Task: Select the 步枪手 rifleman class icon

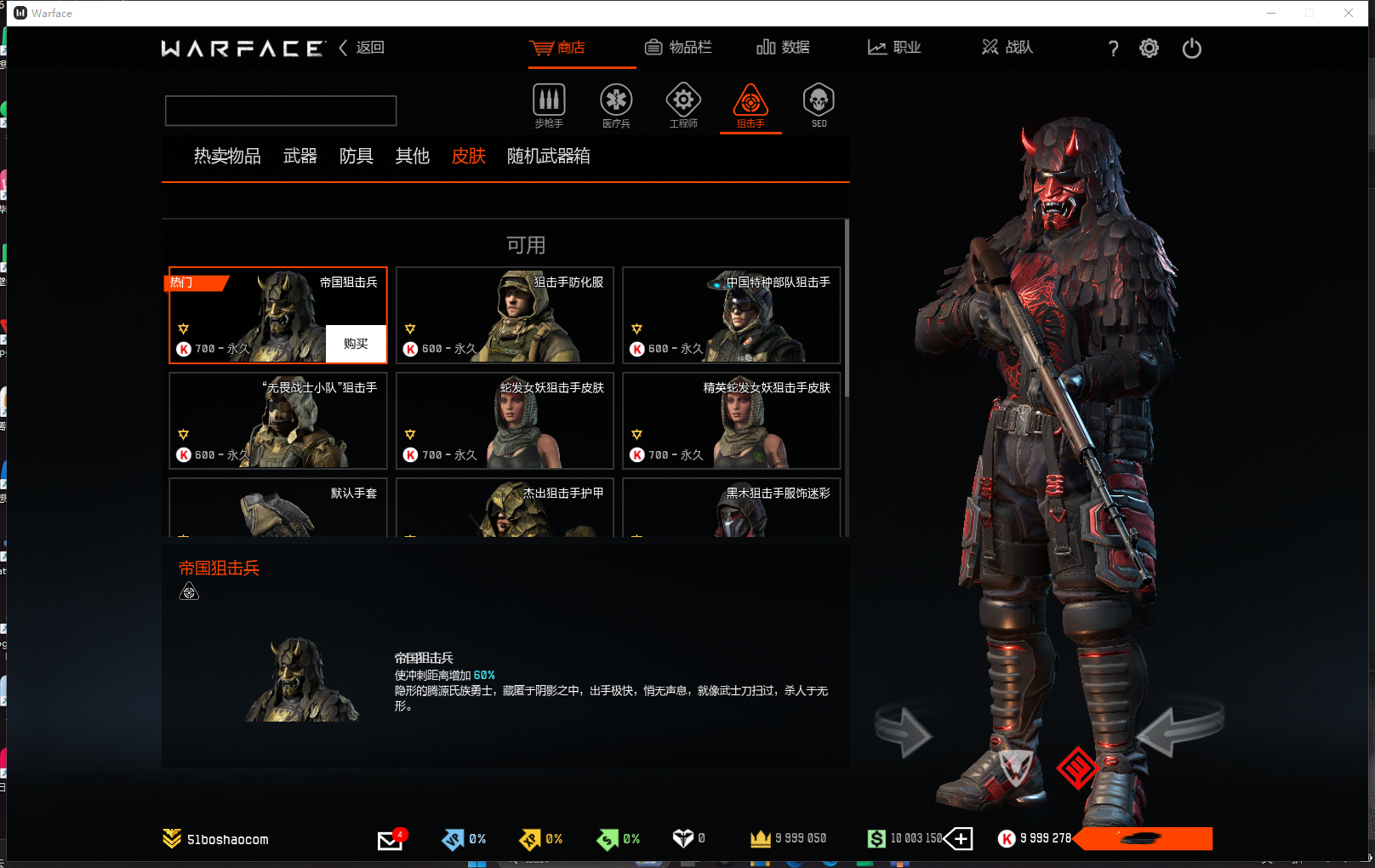Action: 549,105
